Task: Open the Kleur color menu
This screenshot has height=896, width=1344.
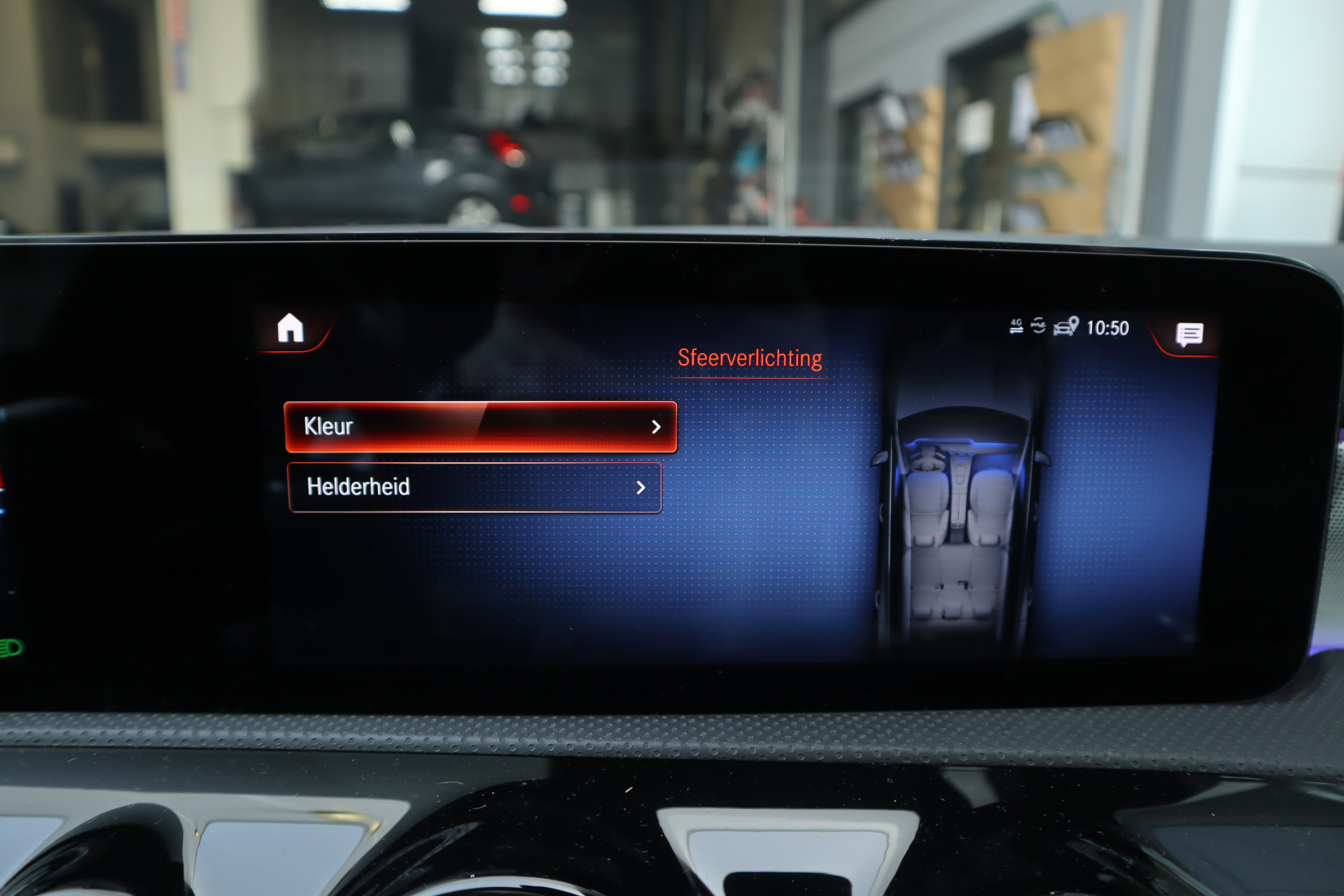Action: tap(480, 426)
